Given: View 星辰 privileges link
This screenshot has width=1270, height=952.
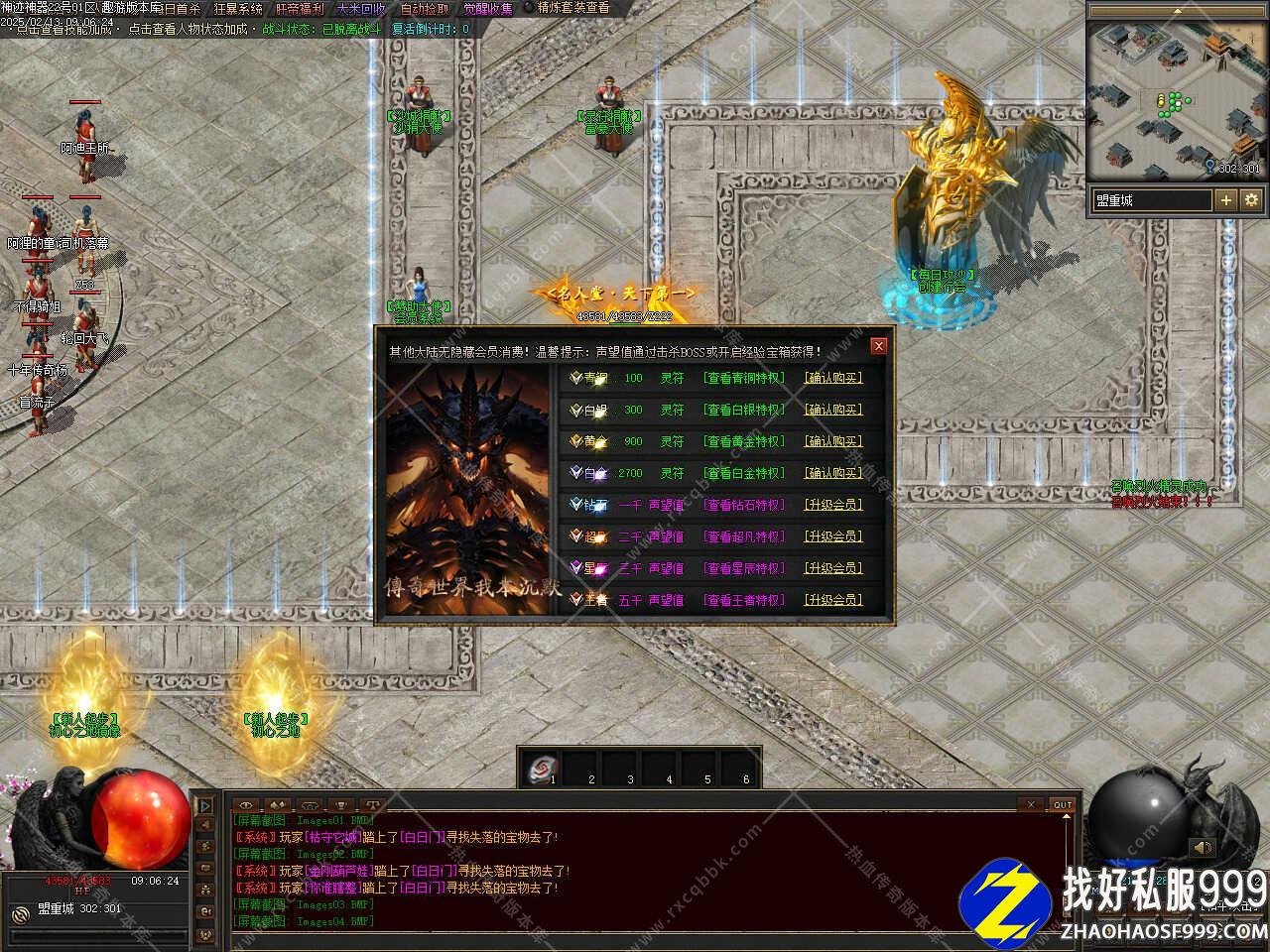Looking at the screenshot, I should (743, 568).
